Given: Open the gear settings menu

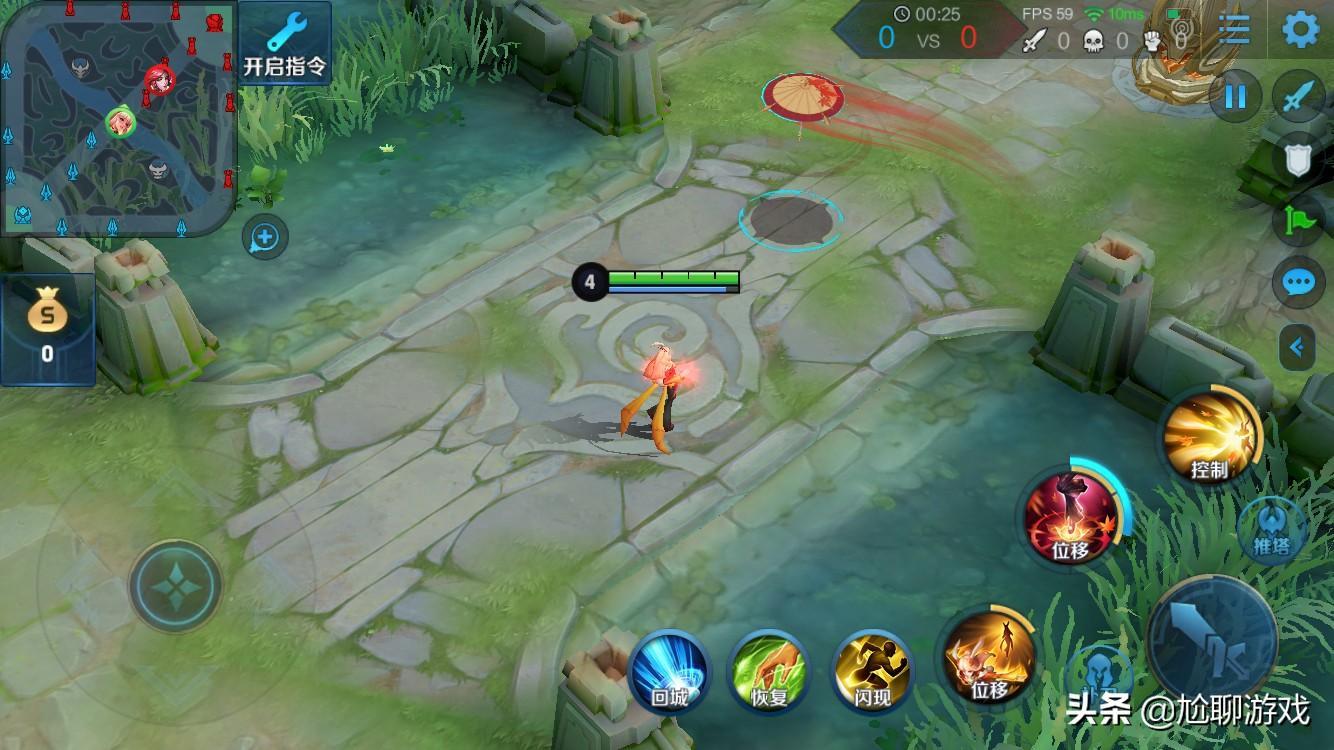Looking at the screenshot, I should [1300, 30].
